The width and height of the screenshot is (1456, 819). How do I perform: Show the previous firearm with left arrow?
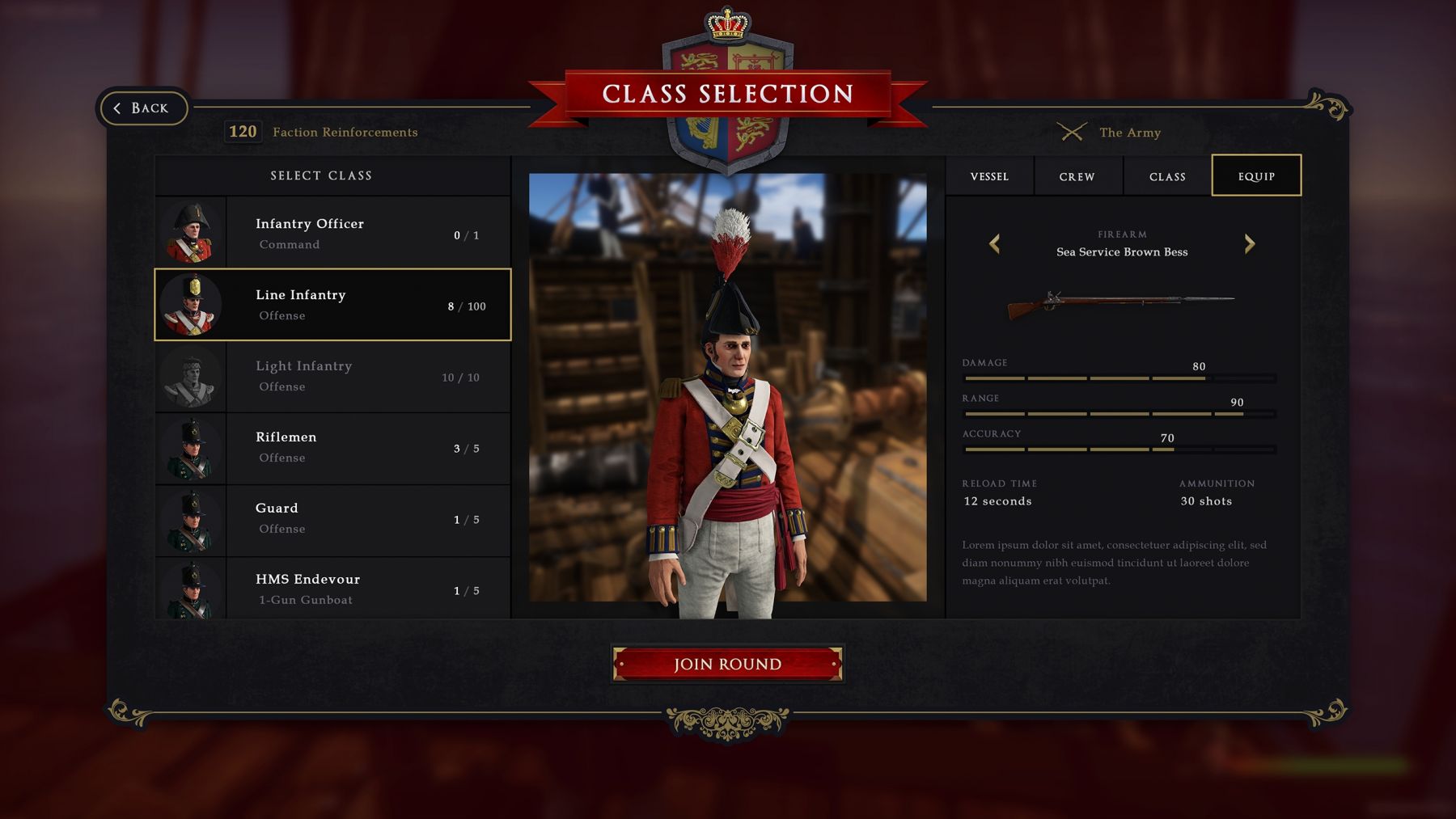click(995, 243)
